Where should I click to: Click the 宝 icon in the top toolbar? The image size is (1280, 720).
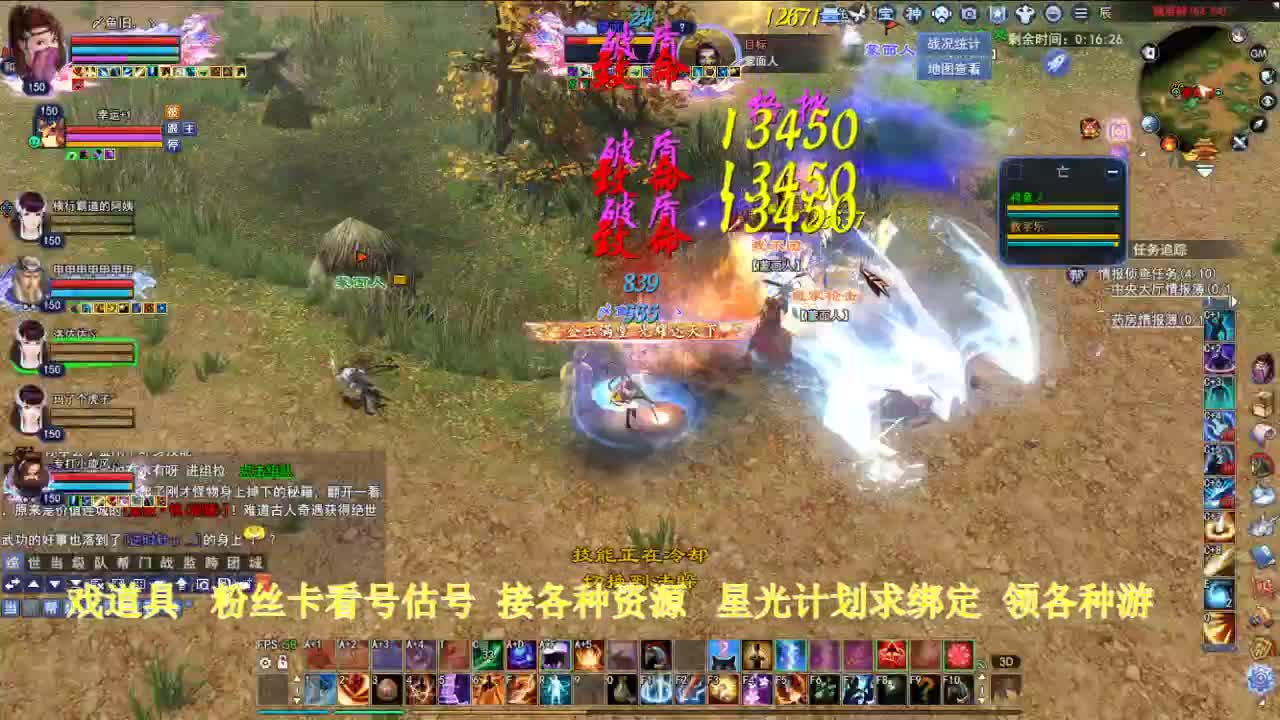point(884,14)
